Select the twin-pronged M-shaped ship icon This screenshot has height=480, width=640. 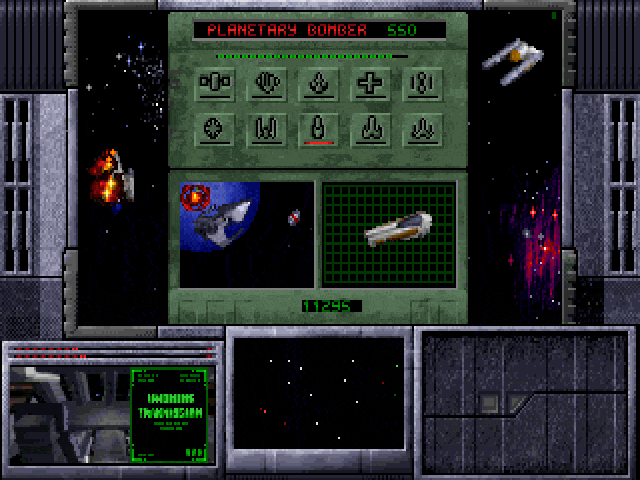pyautogui.click(x=267, y=129)
